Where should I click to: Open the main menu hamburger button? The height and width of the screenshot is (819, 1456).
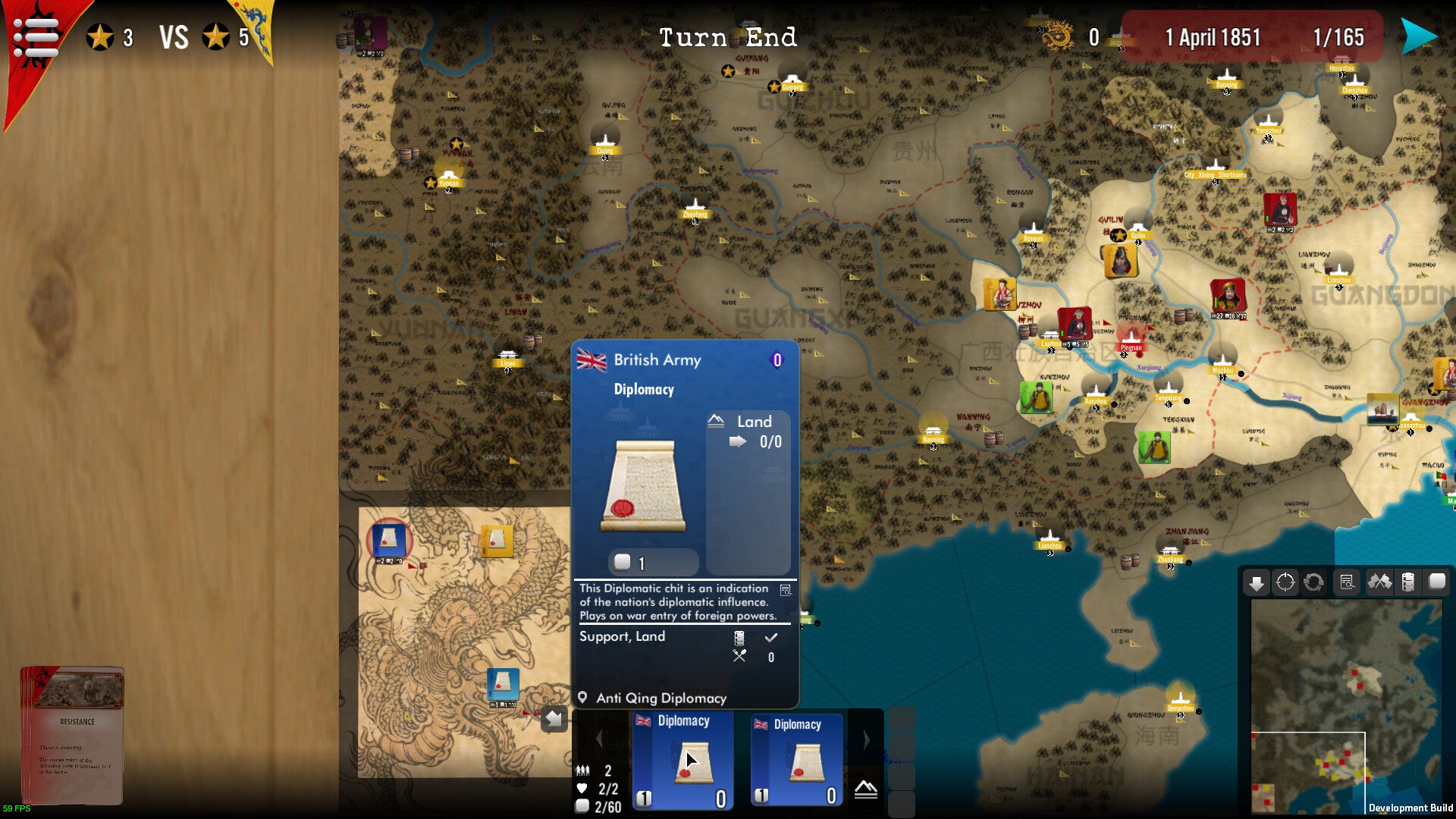pyautogui.click(x=36, y=36)
